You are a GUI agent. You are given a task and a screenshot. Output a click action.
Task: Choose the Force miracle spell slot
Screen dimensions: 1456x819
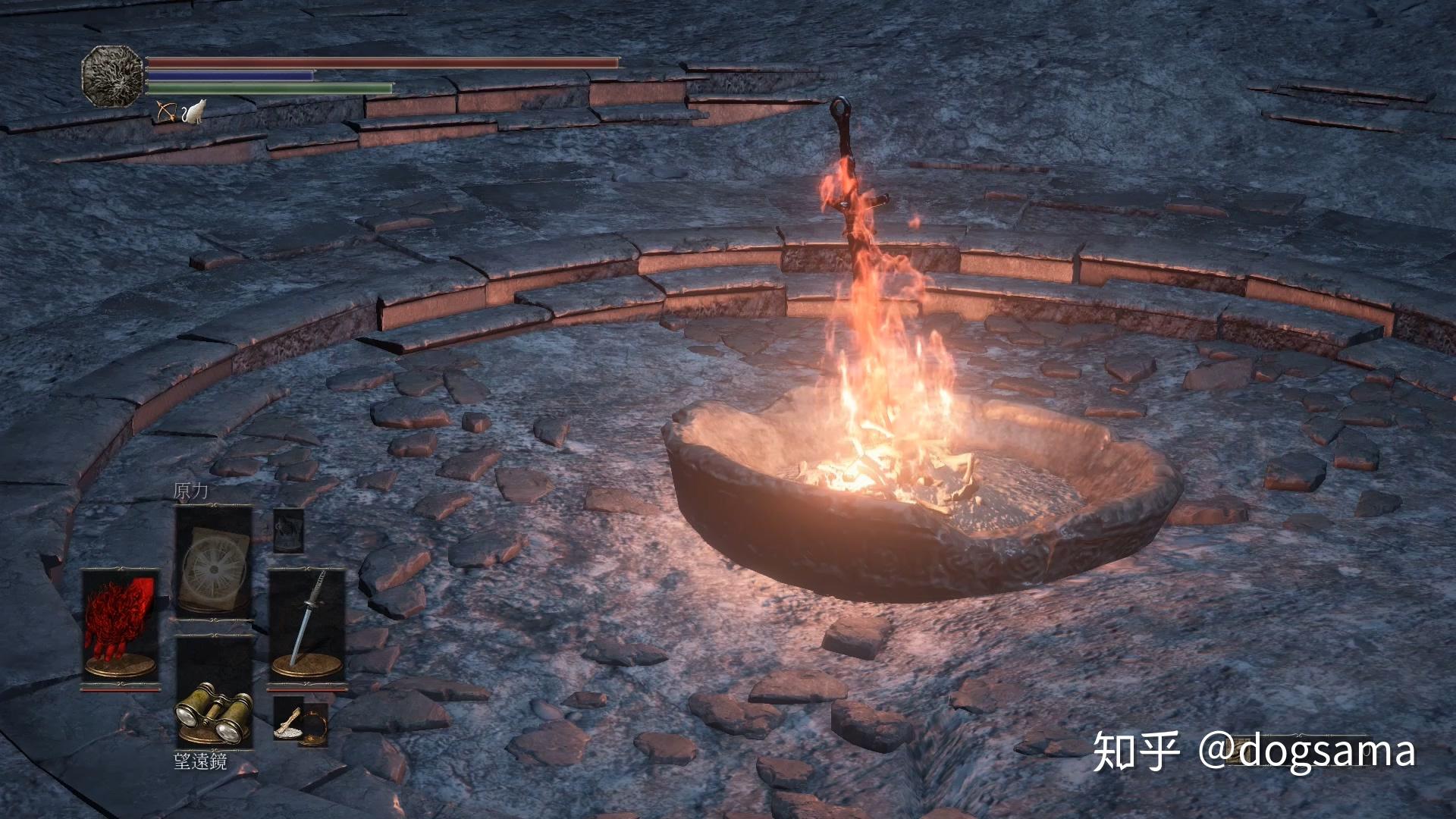(213, 561)
